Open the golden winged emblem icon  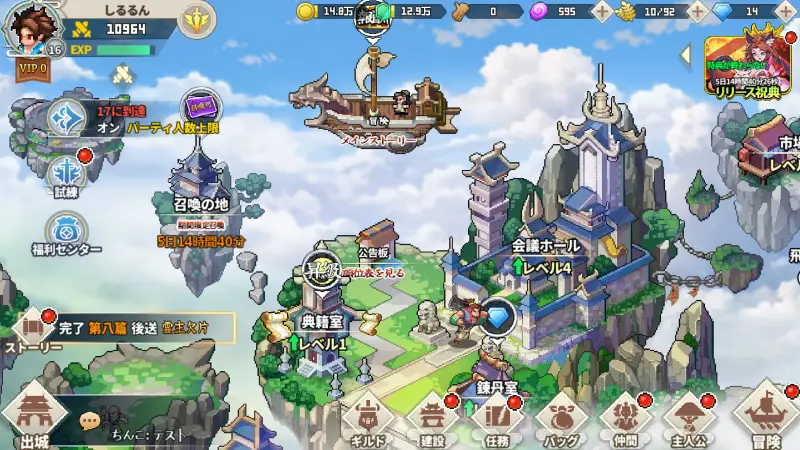coord(198,19)
